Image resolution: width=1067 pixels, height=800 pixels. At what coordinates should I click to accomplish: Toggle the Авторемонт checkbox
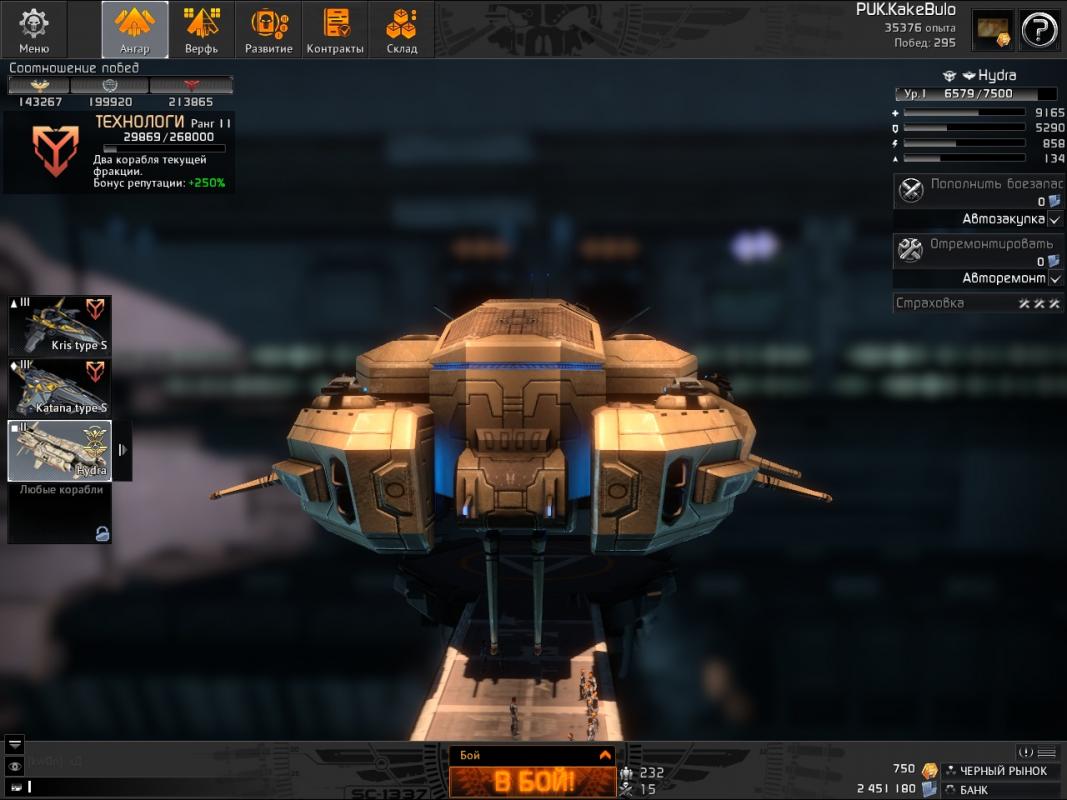point(1055,279)
